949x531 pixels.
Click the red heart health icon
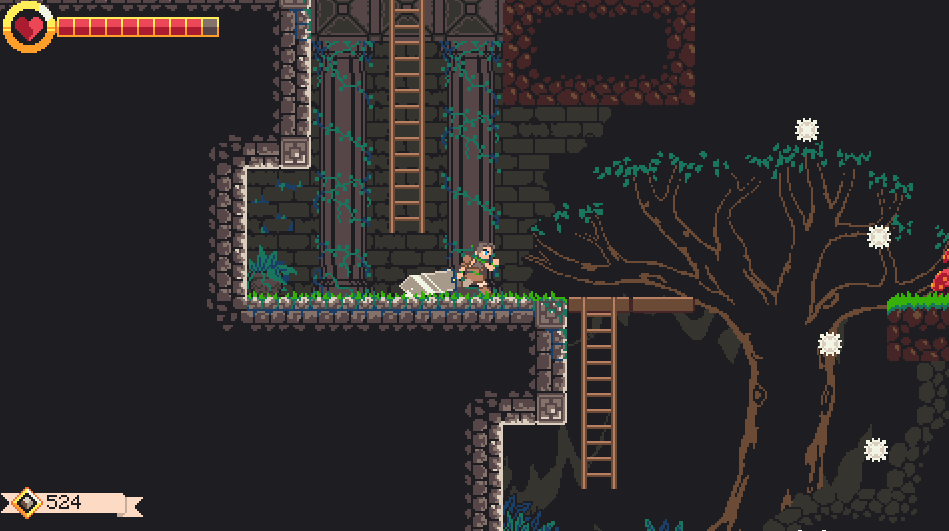[x=28, y=27]
